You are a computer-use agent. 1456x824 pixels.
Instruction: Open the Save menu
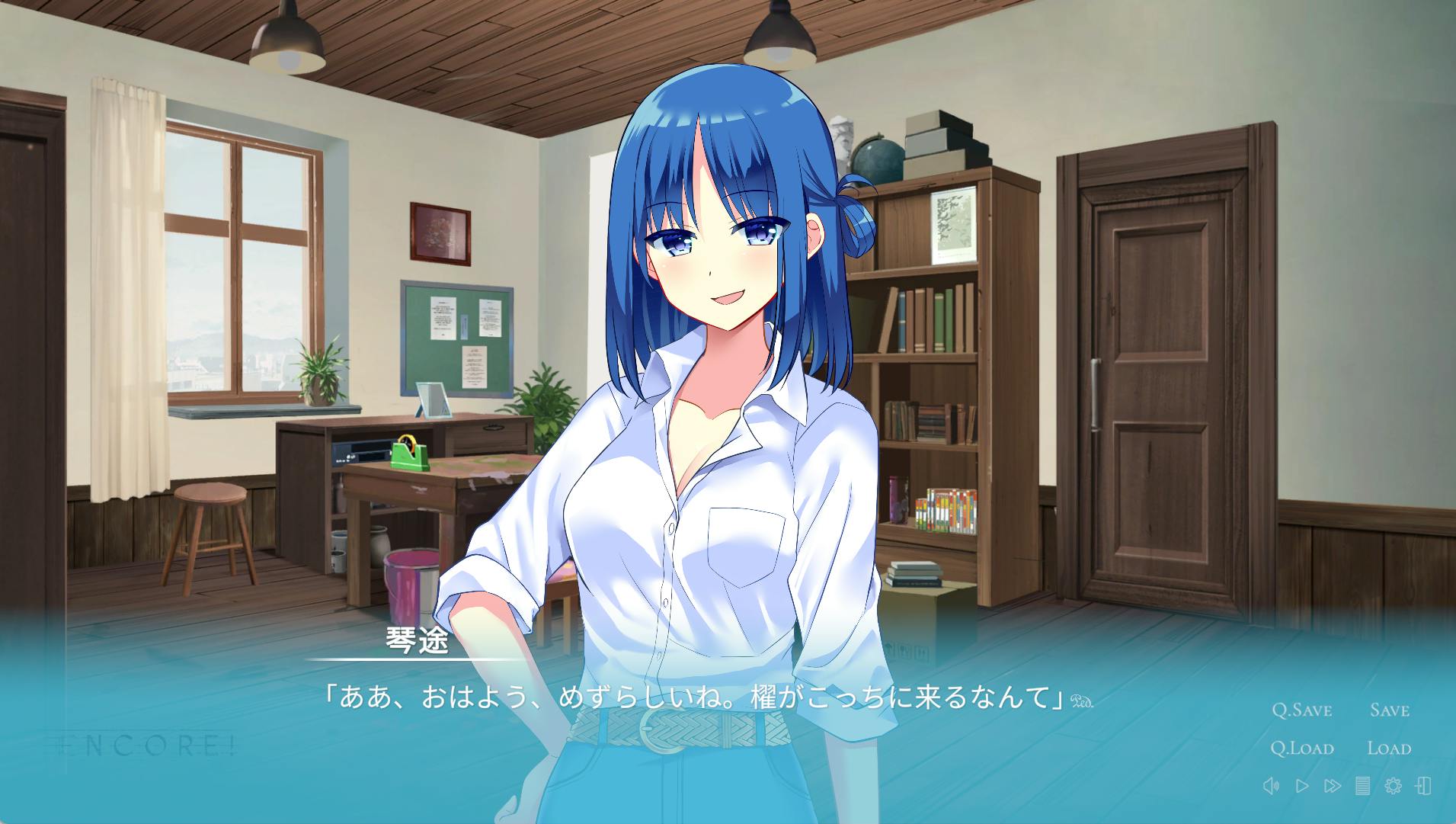tap(1389, 710)
